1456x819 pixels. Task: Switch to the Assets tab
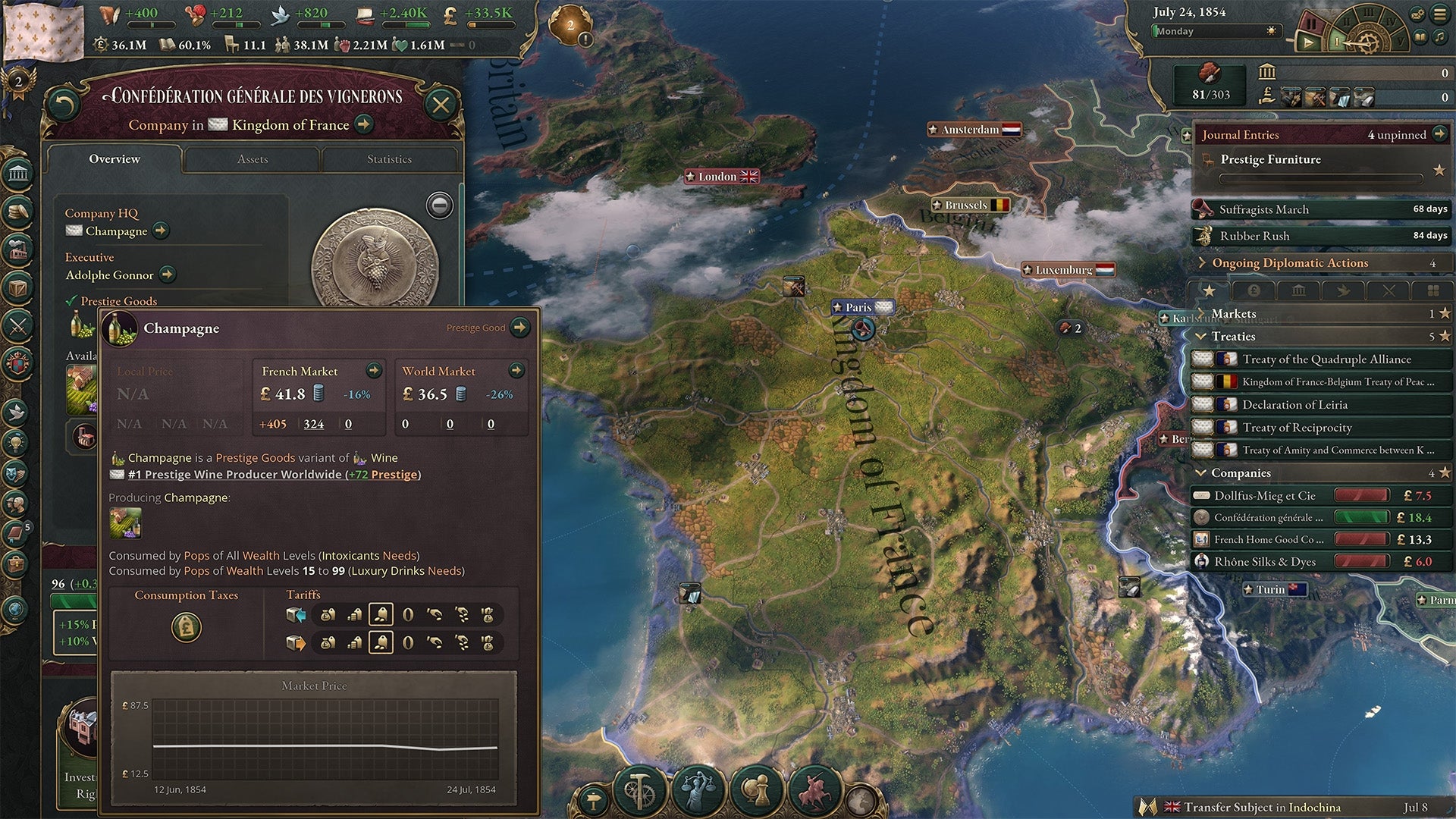click(x=253, y=159)
